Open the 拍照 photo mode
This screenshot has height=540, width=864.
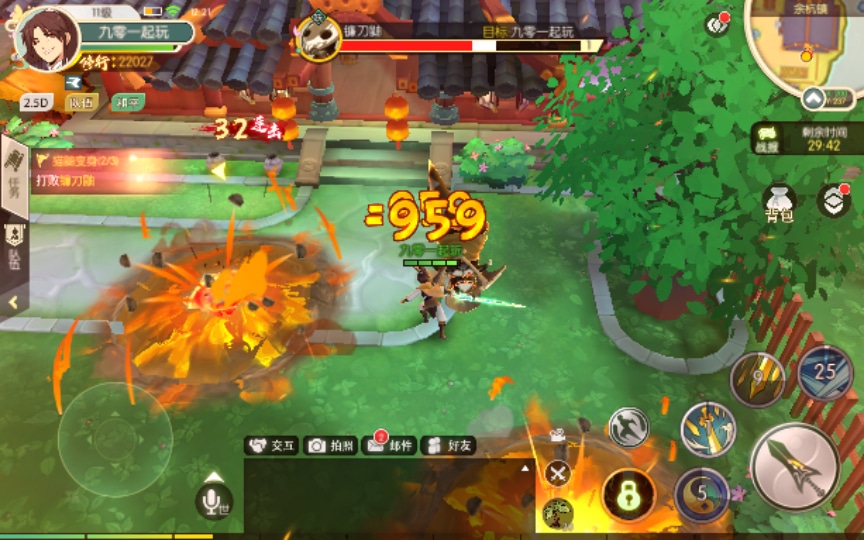(x=330, y=446)
